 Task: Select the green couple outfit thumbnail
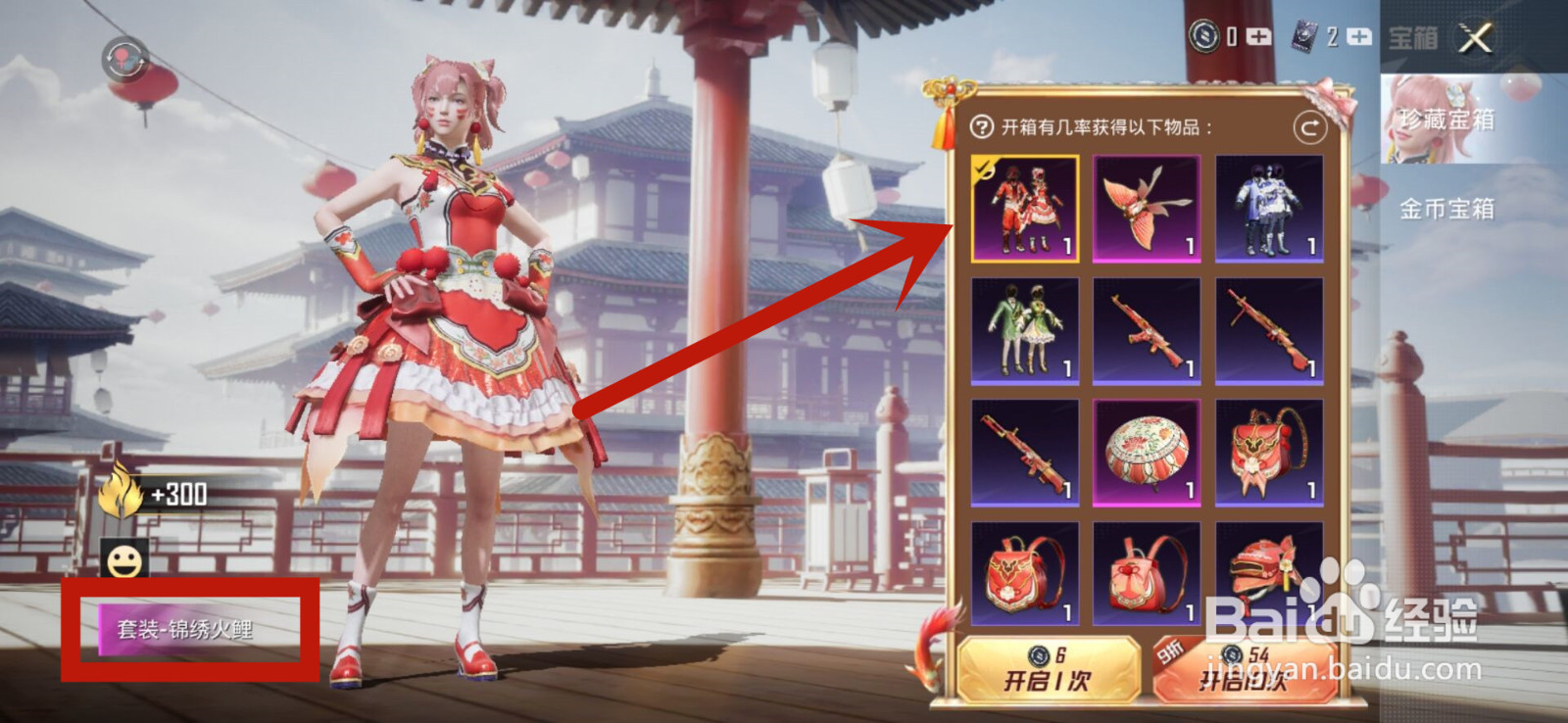pyautogui.click(x=1024, y=331)
